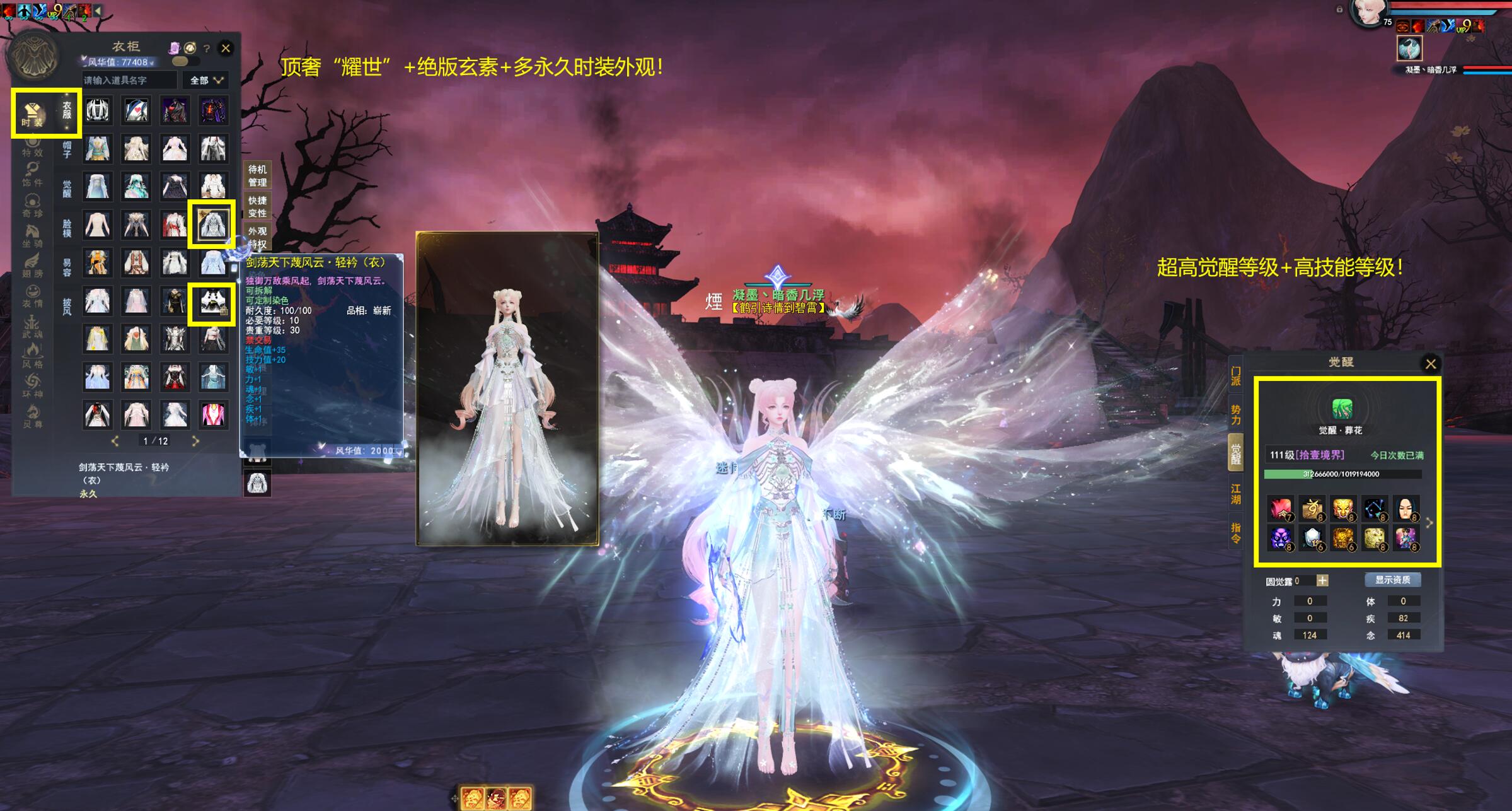Choose the black-and-white locked outfit slot
Viewport: 1512px width, 811px height.
(x=212, y=303)
